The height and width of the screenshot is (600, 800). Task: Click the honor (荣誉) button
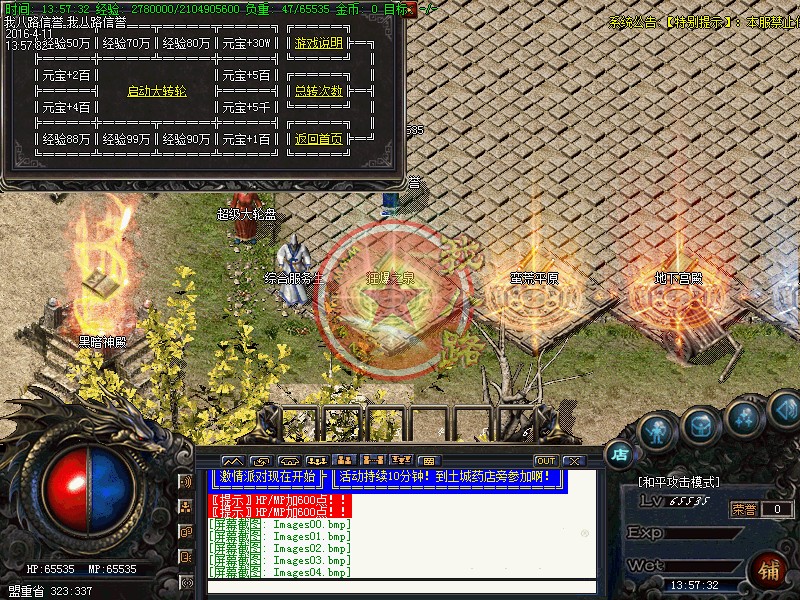pyautogui.click(x=744, y=509)
